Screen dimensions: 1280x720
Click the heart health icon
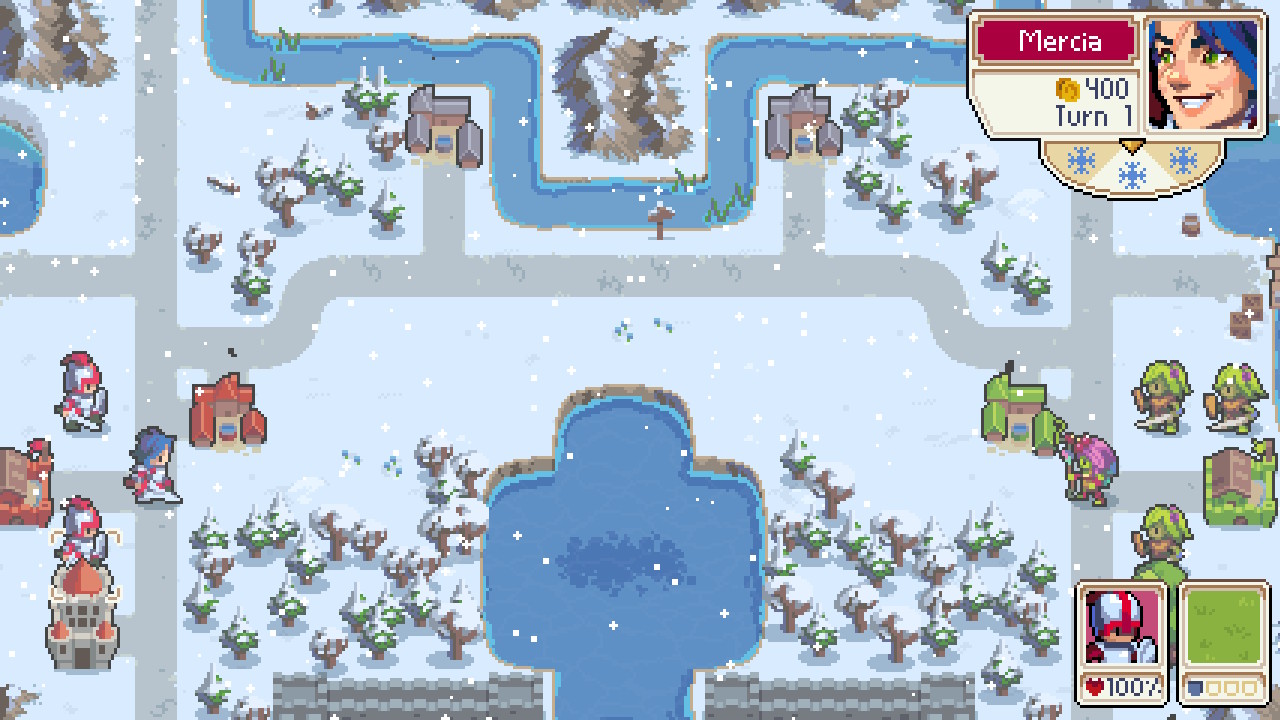point(1094,687)
